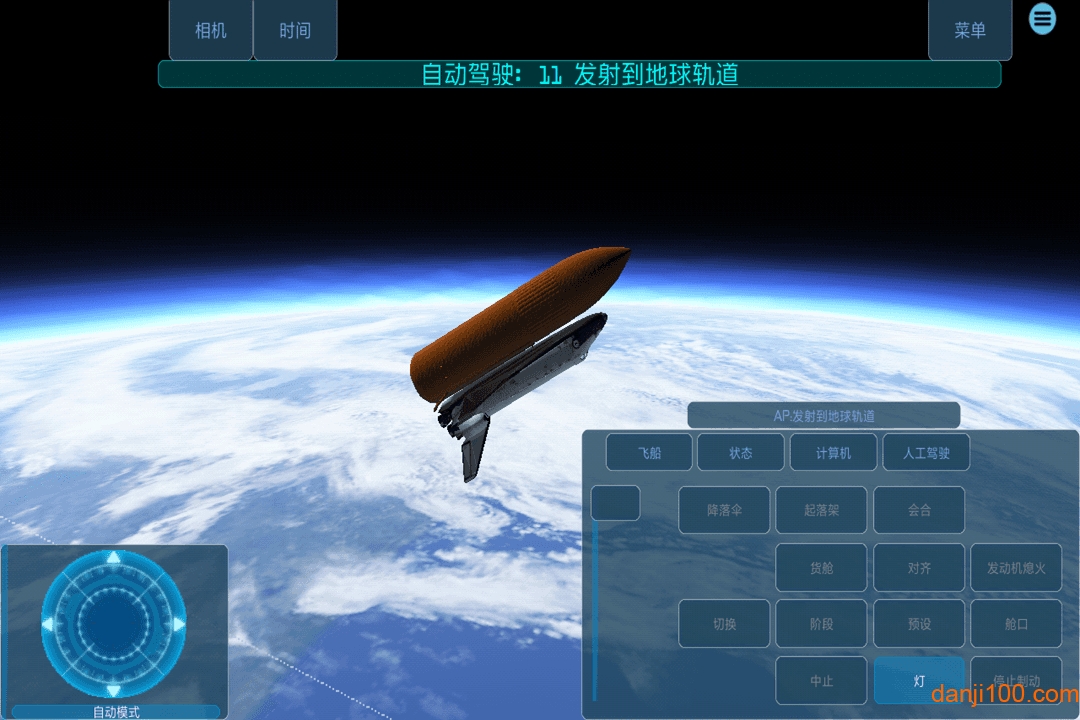Click the round hamburger icon
Image resolution: width=1080 pixels, height=720 pixels.
[x=1043, y=18]
